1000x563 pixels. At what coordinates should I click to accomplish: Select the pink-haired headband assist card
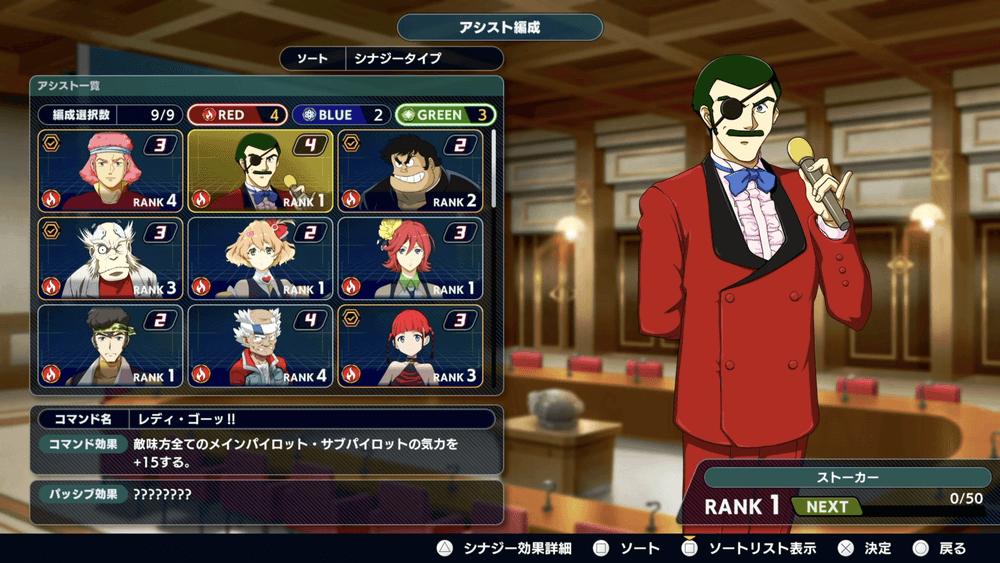click(110, 171)
